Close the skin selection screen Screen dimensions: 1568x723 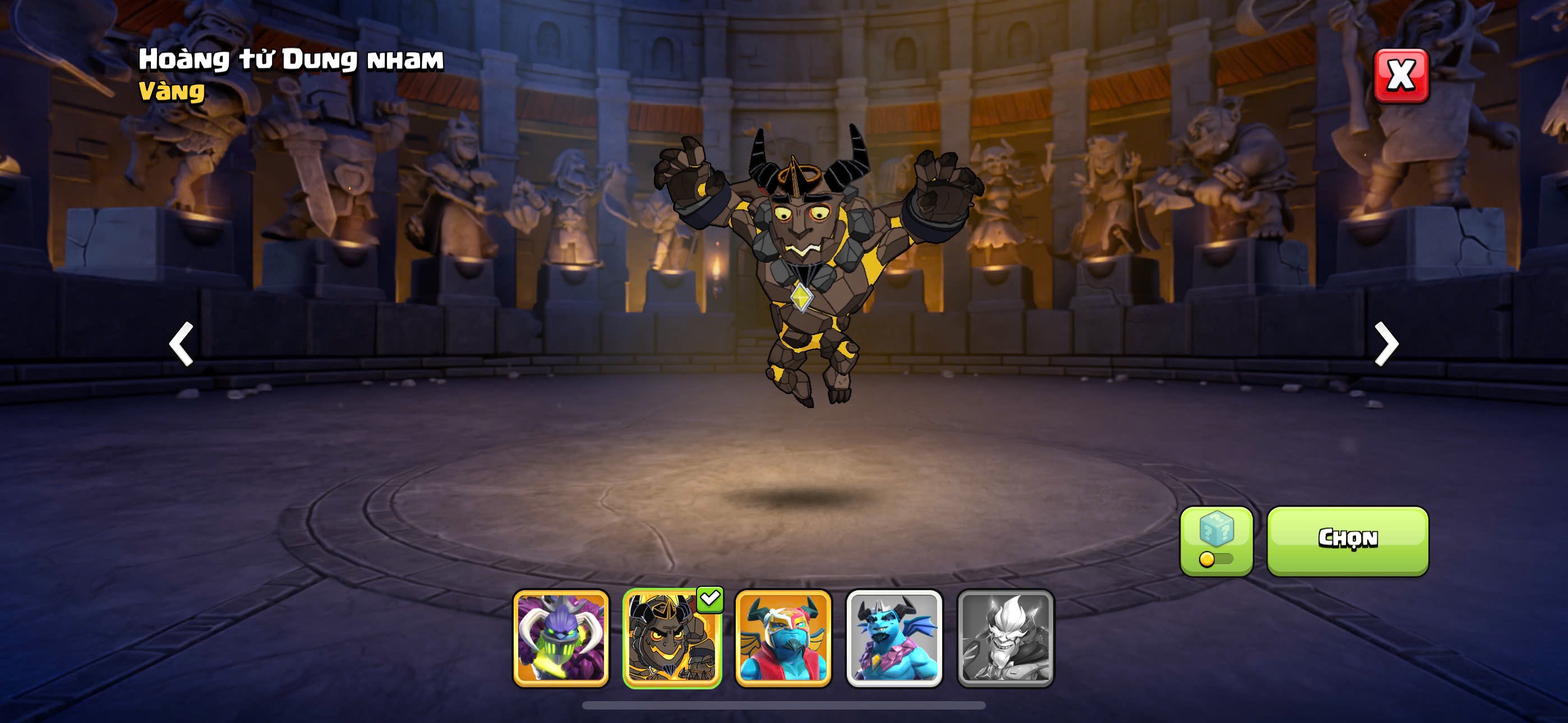coord(1401,76)
